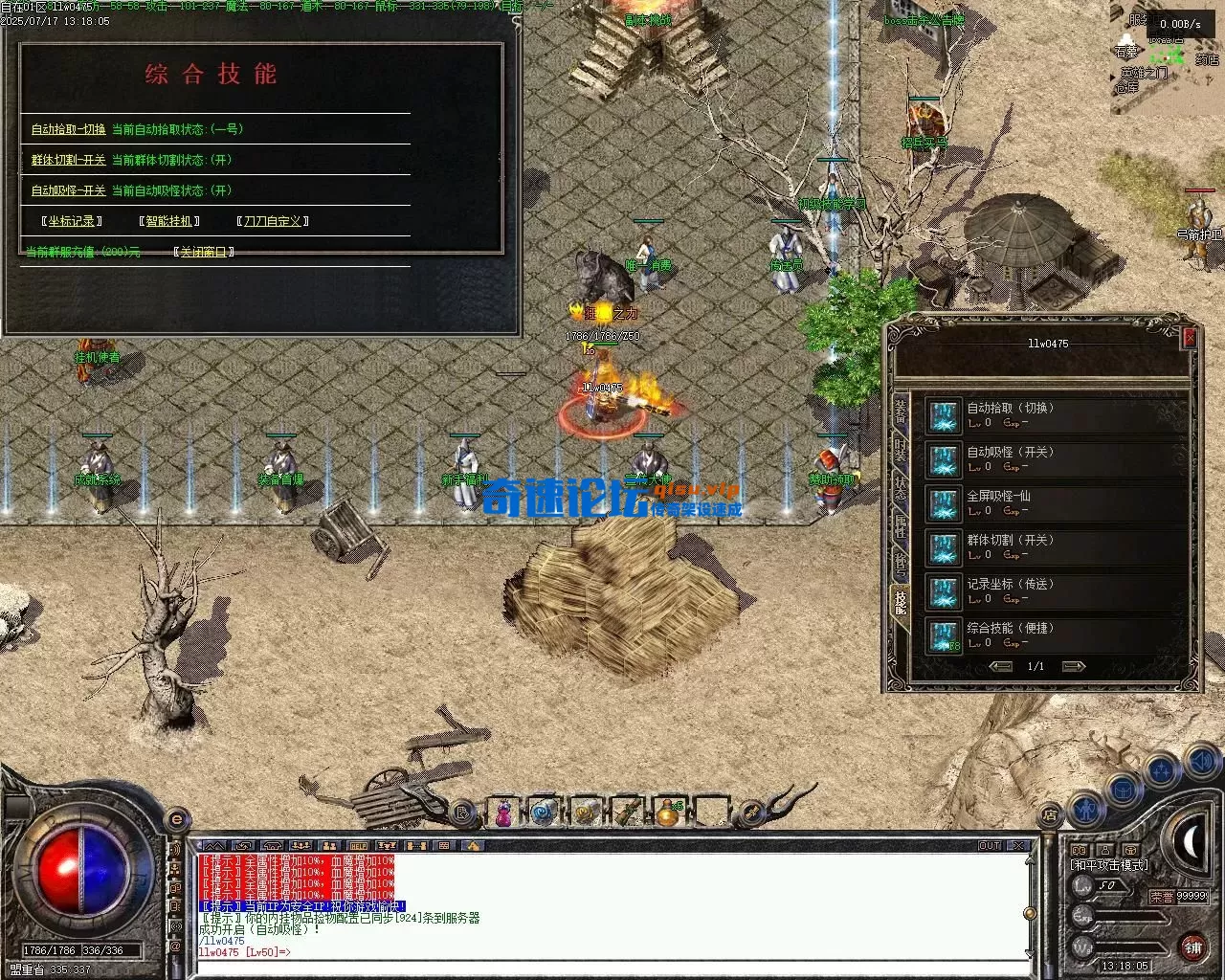The width and height of the screenshot is (1225, 980).
Task: Toggle the 自动吸怪-开关 link
Action: (x=68, y=190)
